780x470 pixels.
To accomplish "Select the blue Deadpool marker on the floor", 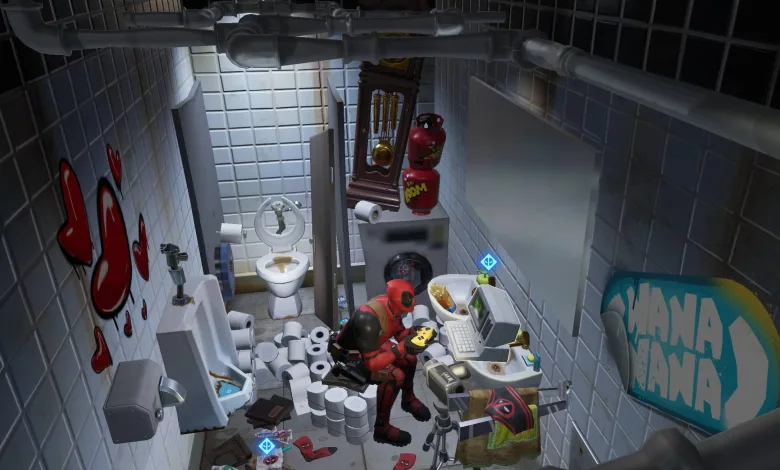I will (x=266, y=446).
